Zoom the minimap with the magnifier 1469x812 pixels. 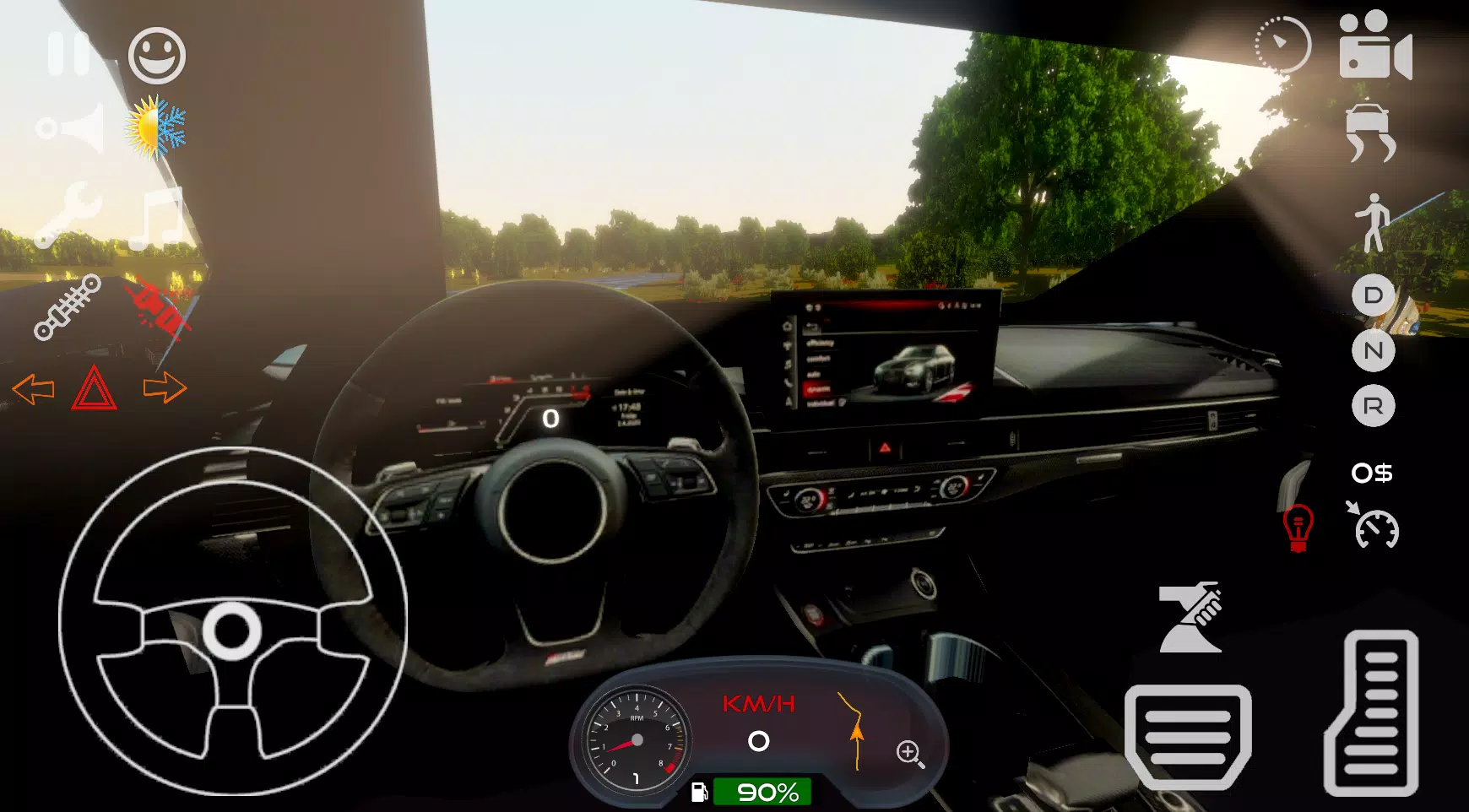pyautogui.click(x=909, y=750)
